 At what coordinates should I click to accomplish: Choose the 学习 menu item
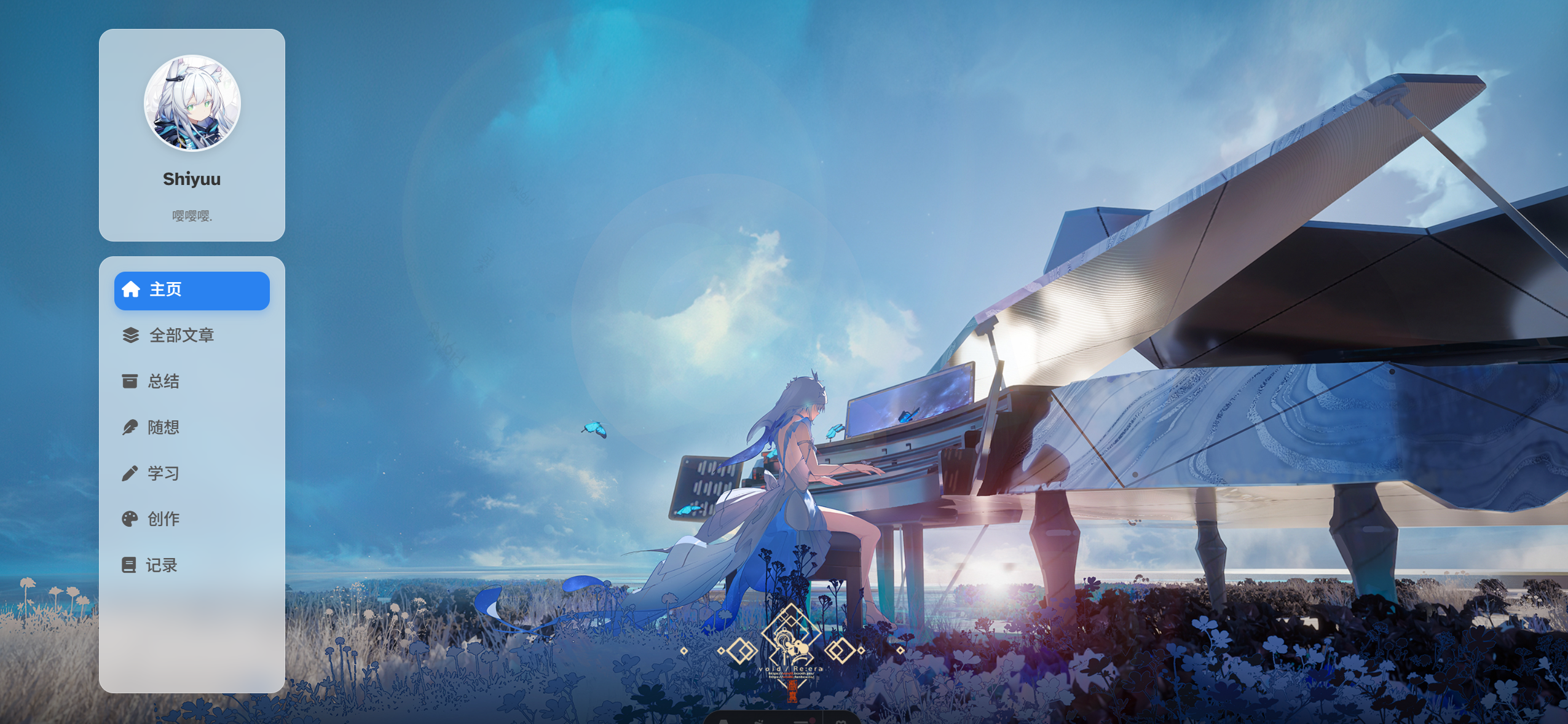163,473
